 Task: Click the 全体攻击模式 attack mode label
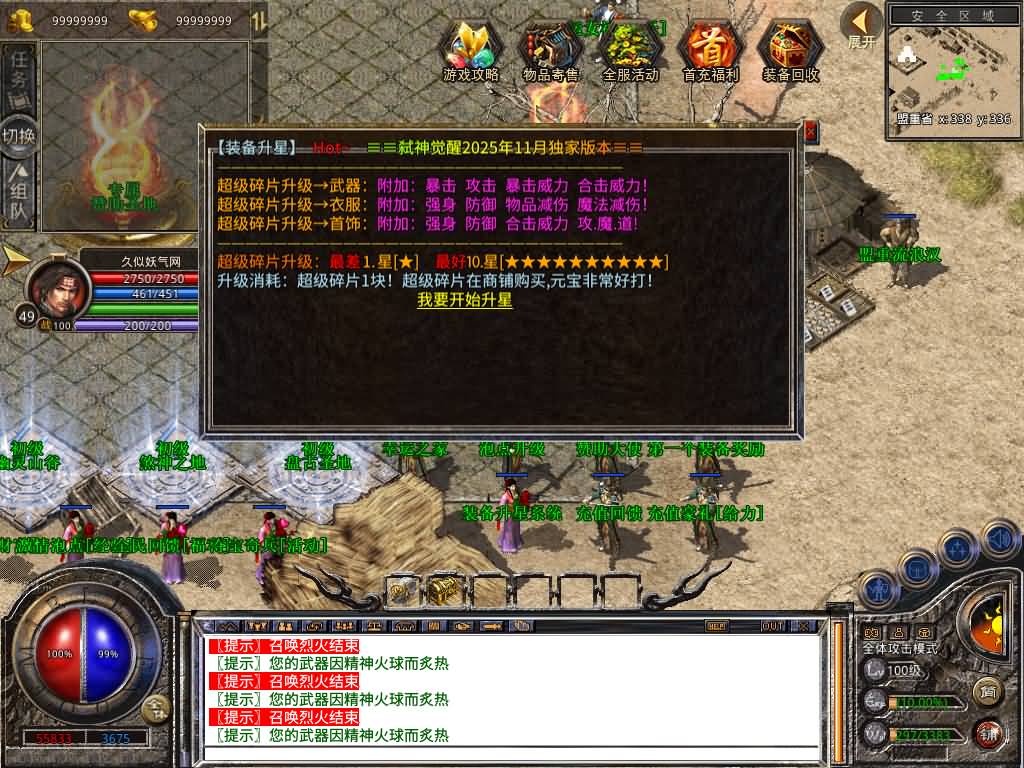tap(901, 648)
